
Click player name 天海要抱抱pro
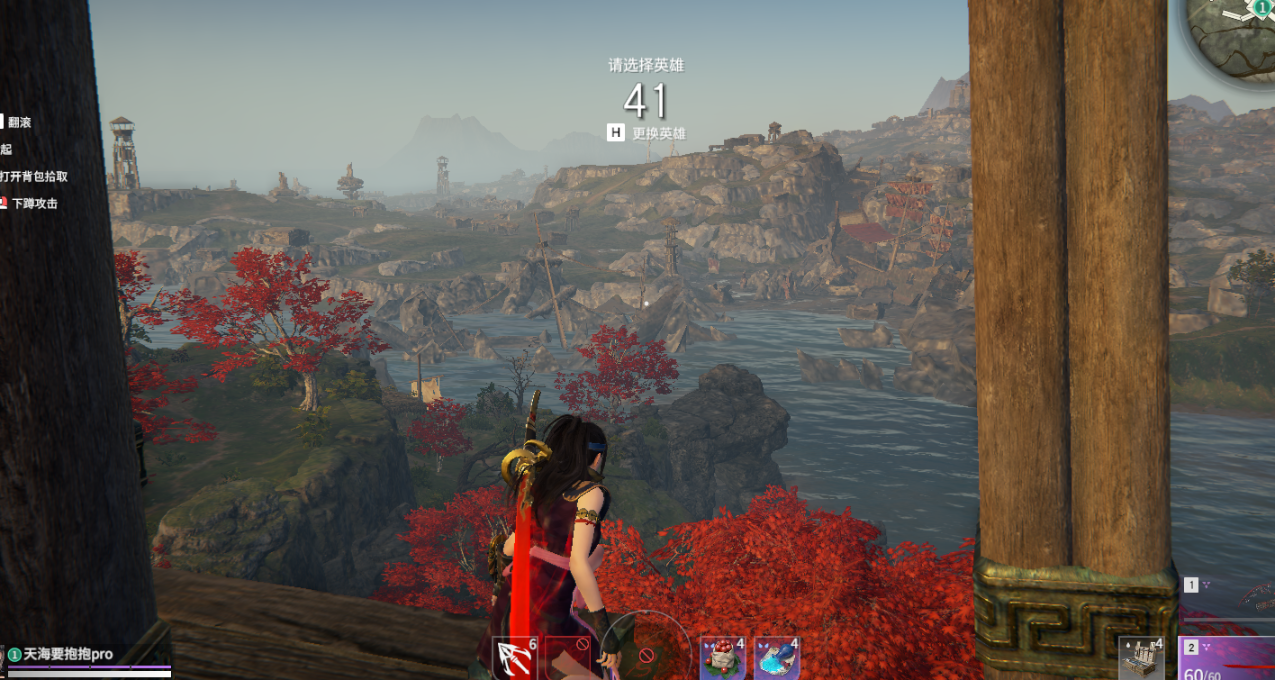68,654
